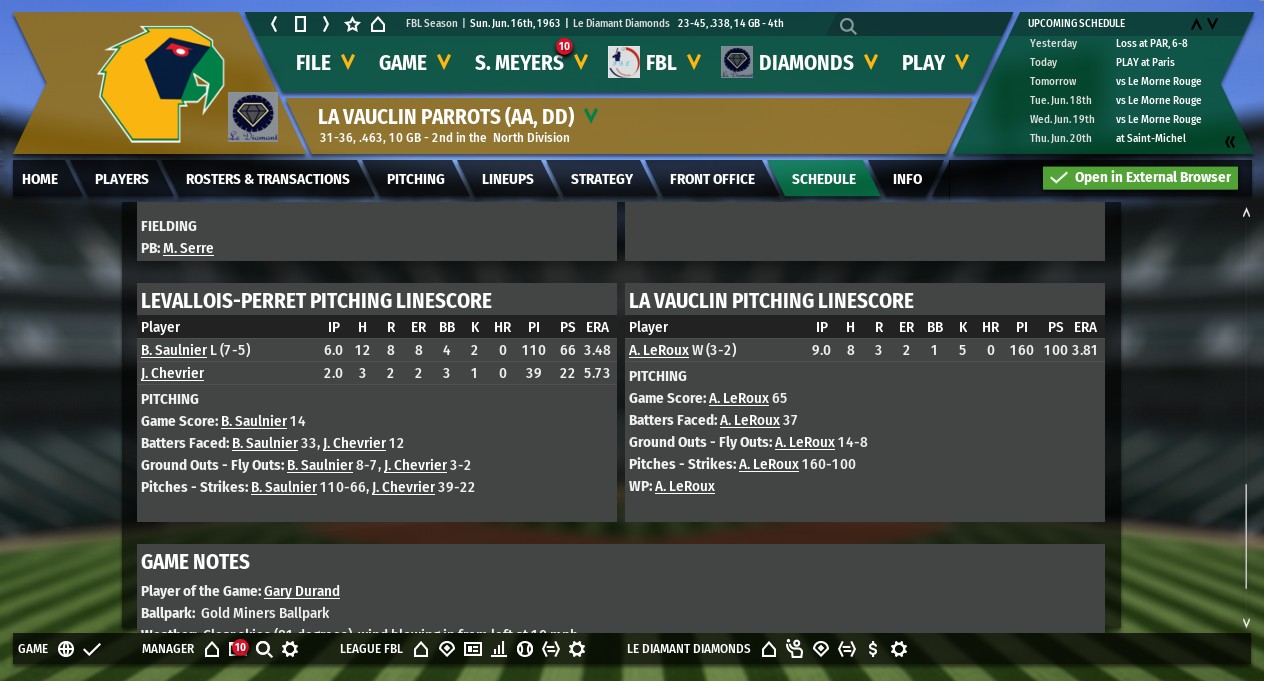
Task: Open the PLAY menu
Action: 935,63
